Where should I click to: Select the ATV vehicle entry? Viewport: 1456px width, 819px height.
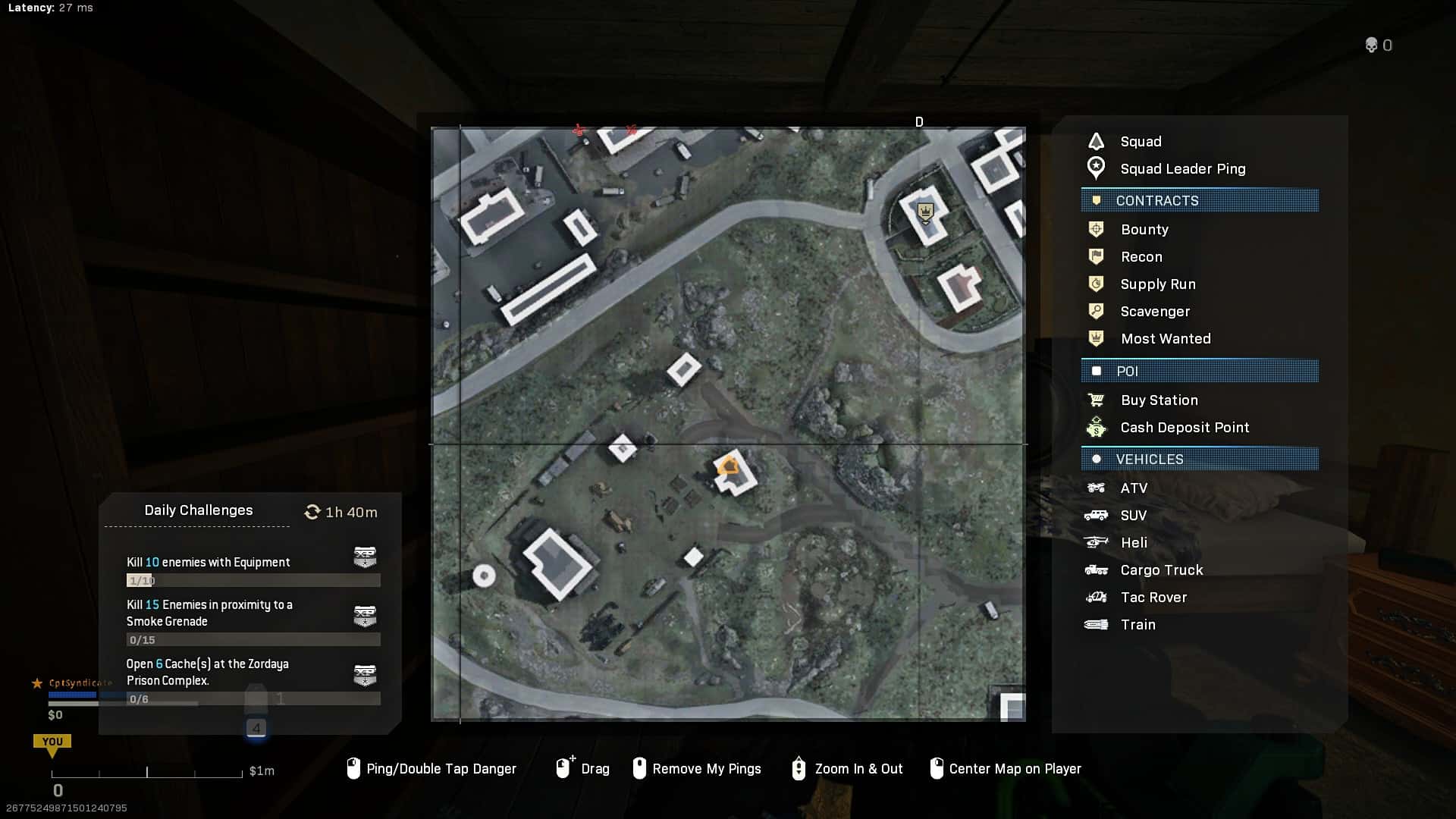[x=1133, y=488]
